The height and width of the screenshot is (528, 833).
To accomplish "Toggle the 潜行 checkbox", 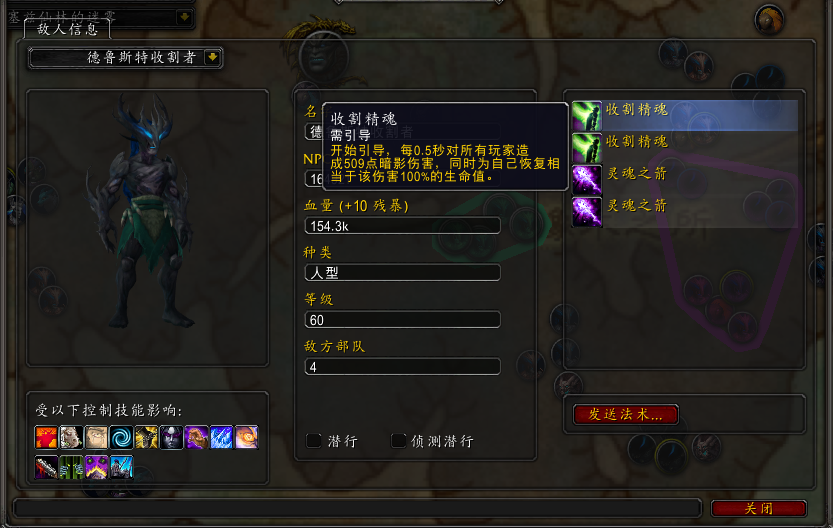I will (x=314, y=441).
